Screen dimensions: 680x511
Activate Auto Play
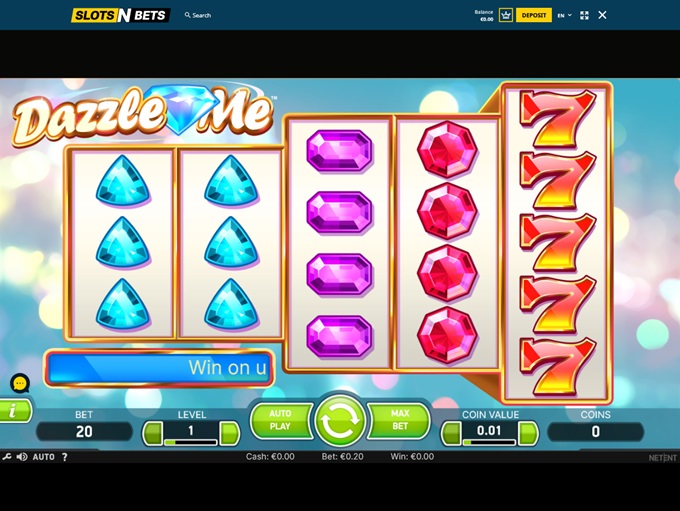280,420
